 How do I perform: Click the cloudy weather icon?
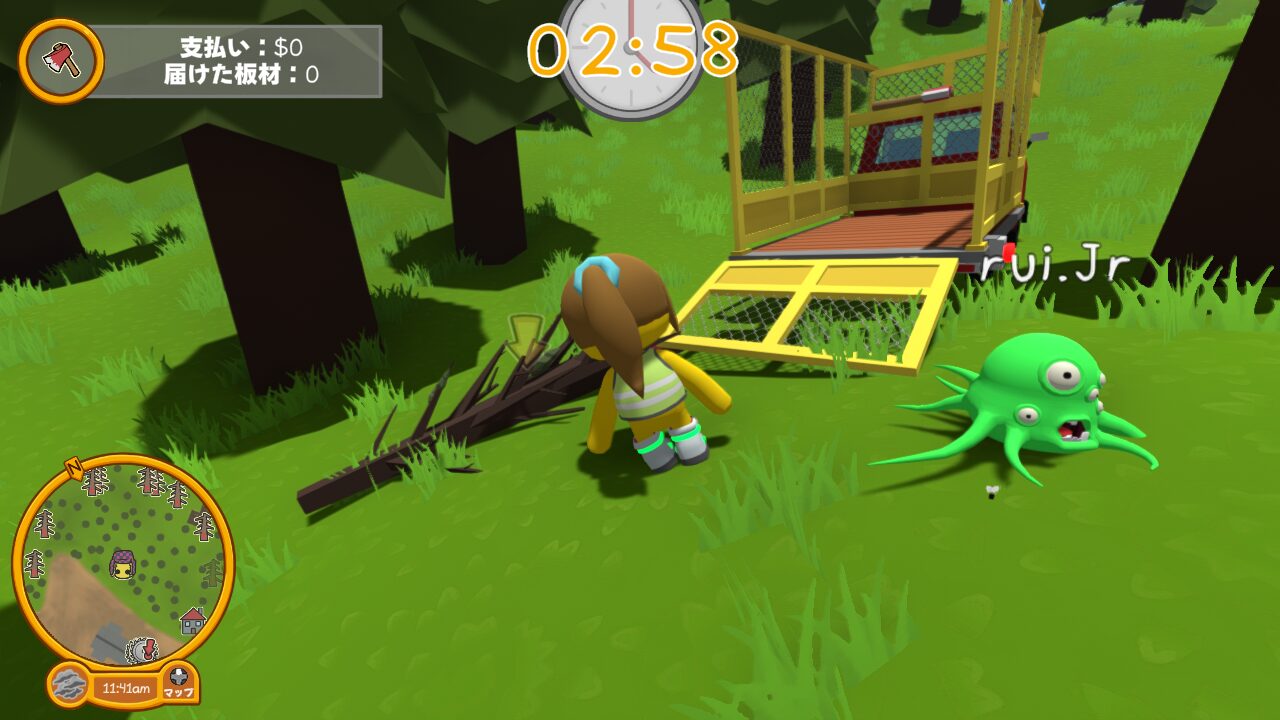[68, 686]
